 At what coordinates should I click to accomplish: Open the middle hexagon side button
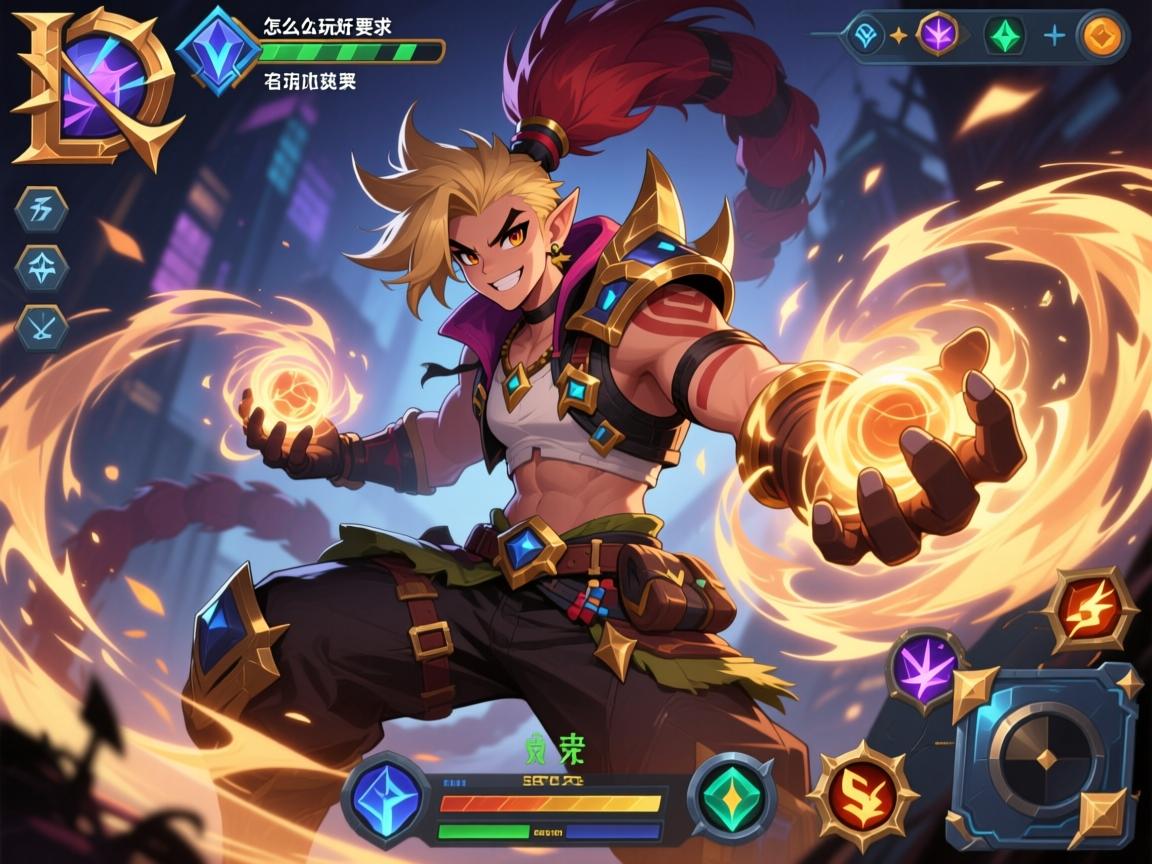click(x=43, y=267)
